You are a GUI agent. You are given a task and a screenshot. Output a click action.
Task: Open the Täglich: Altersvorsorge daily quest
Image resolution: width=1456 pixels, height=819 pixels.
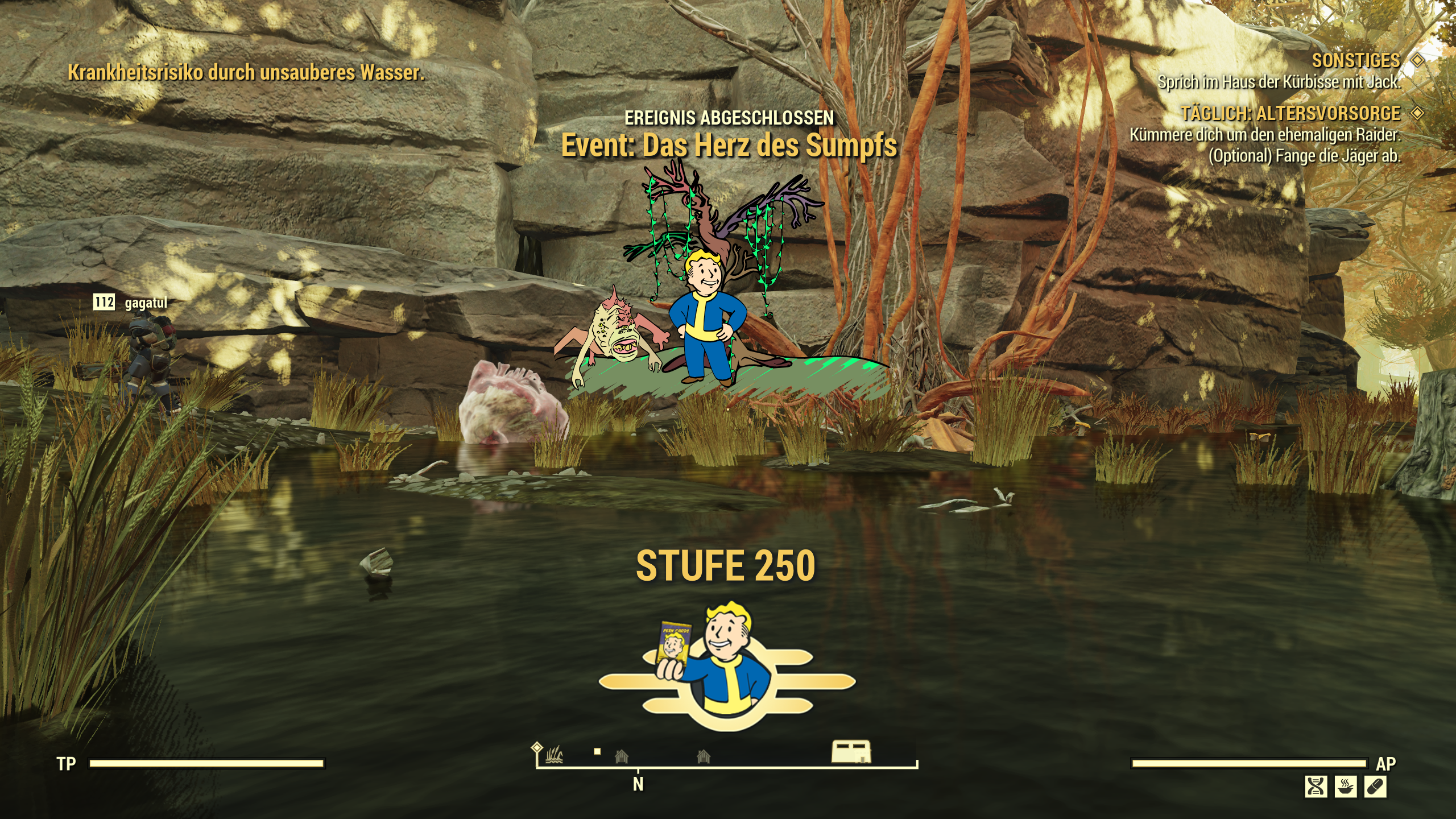pyautogui.click(x=1290, y=114)
